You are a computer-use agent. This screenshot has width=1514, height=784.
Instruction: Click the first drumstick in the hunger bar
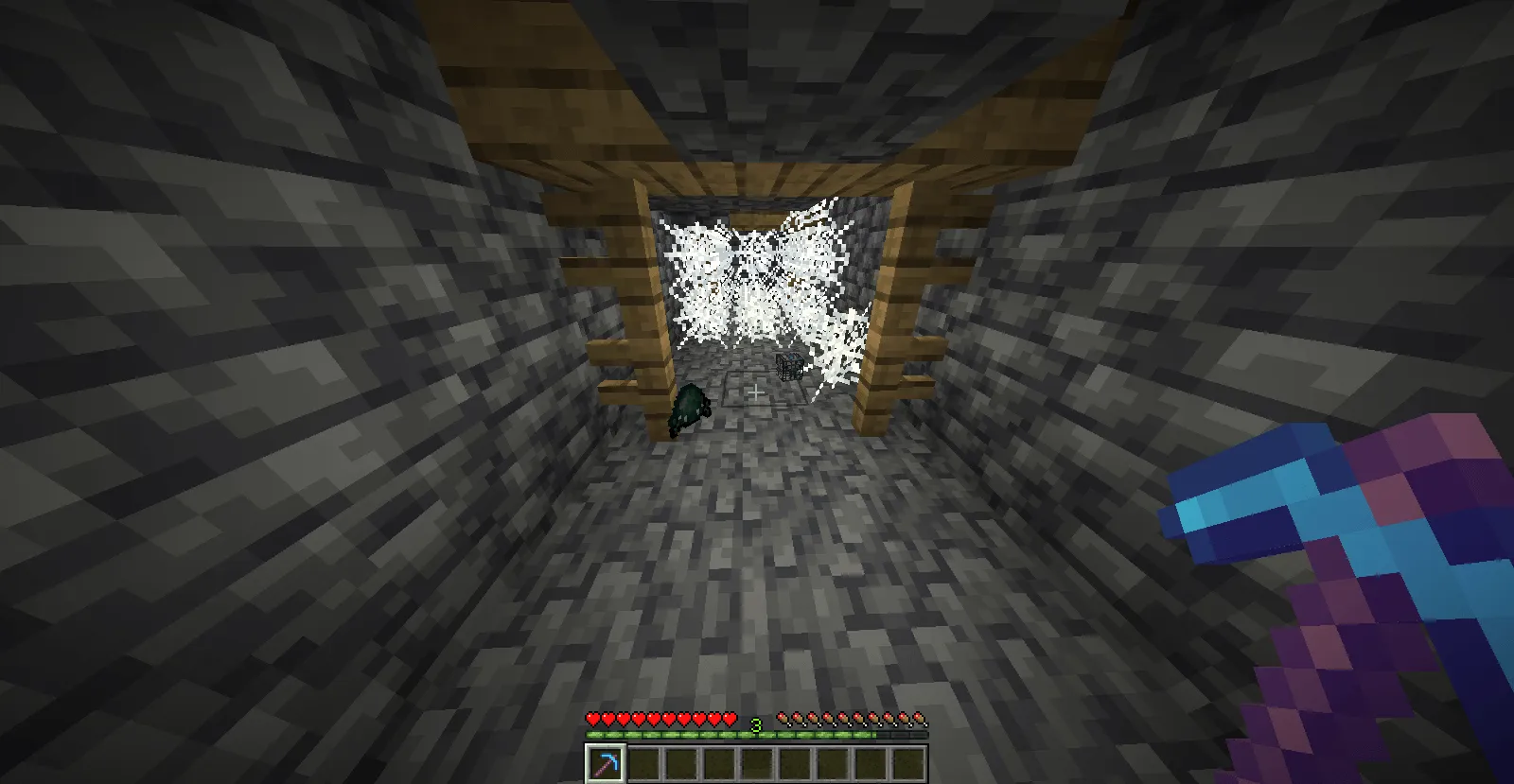click(x=783, y=720)
